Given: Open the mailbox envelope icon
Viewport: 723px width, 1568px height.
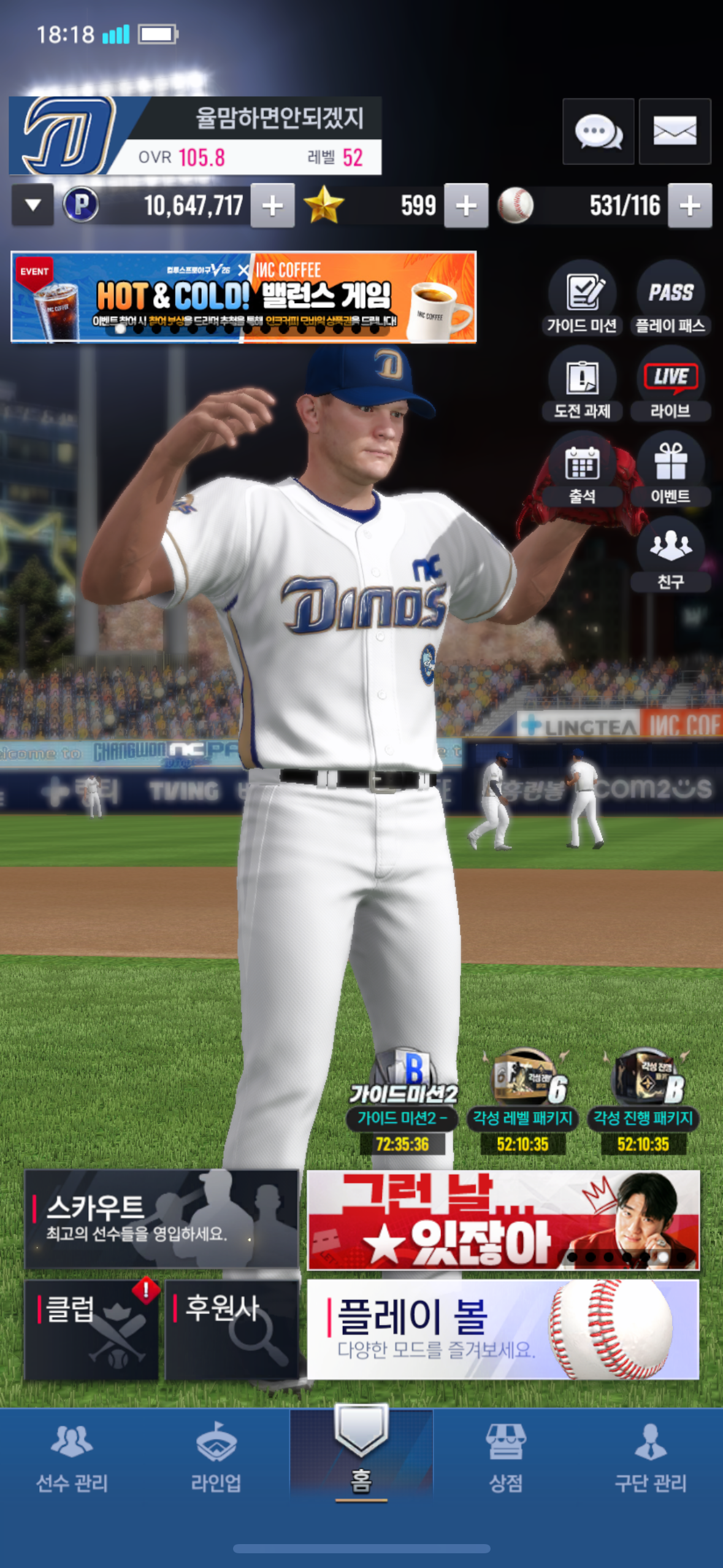Looking at the screenshot, I should pyautogui.click(x=675, y=131).
